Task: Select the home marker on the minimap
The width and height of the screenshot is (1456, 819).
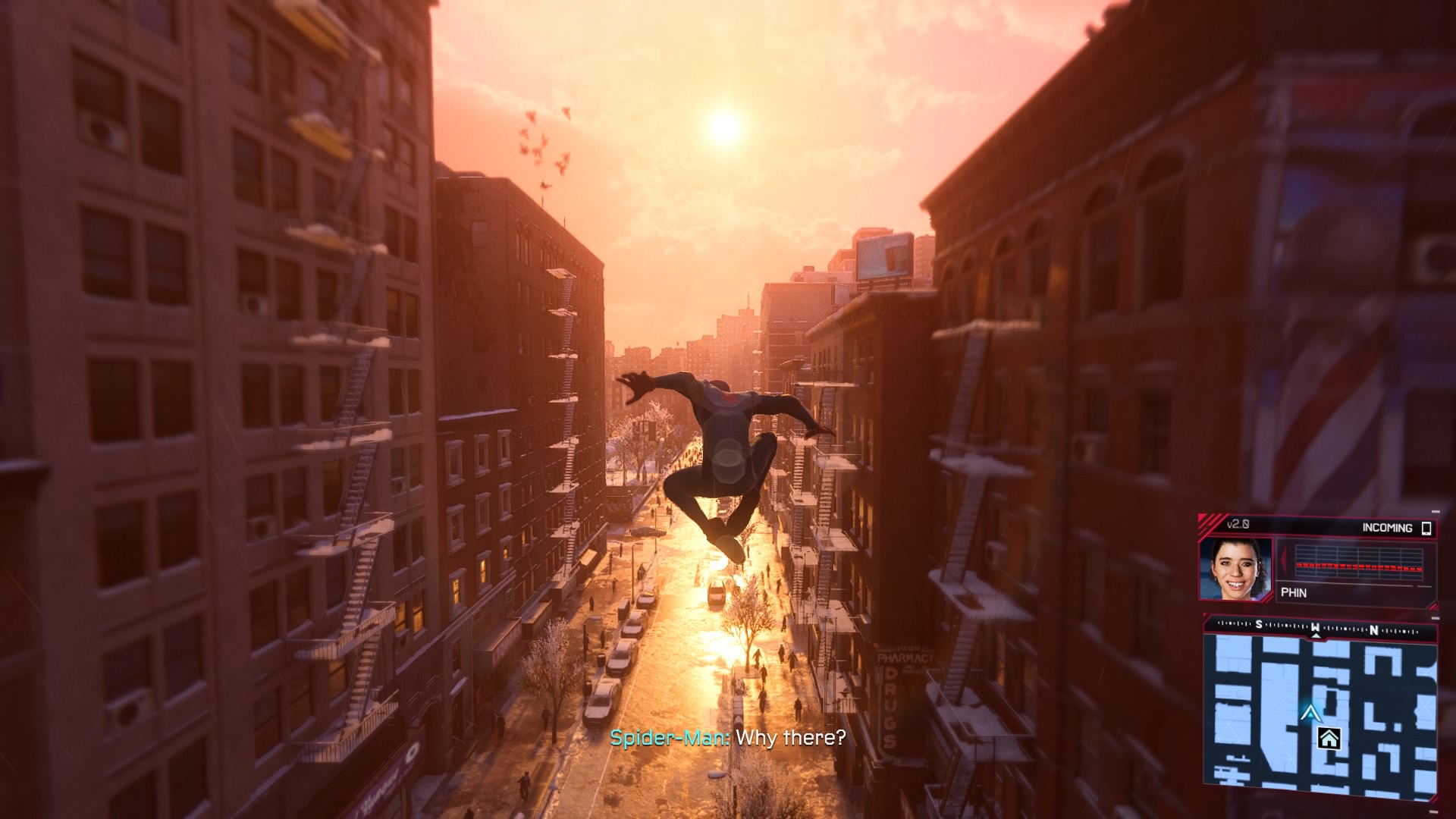Action: 1329,739
